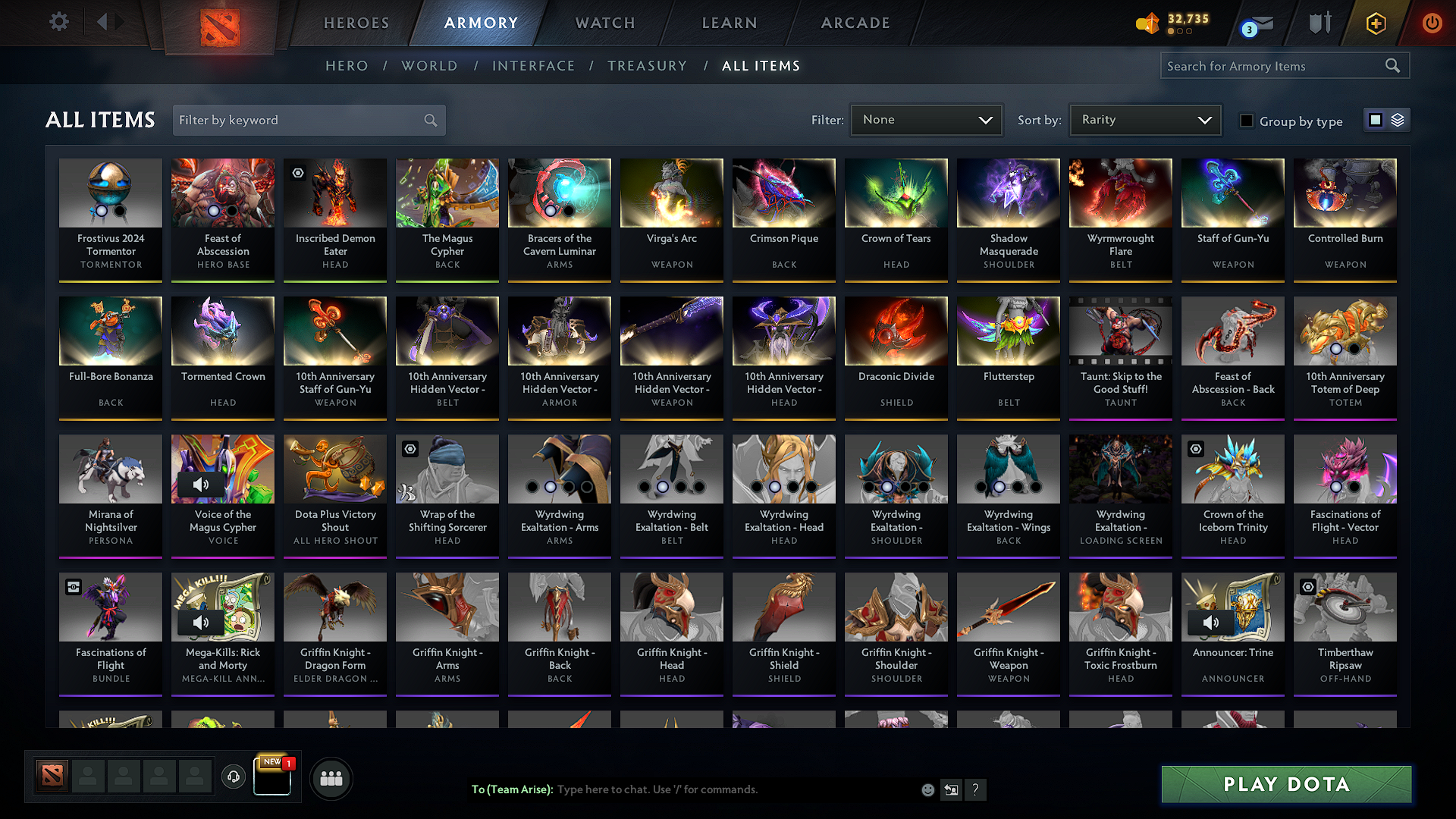Viewport: 1456px width, 819px height.
Task: Click the headset voice icon near party slots
Action: [x=234, y=777]
